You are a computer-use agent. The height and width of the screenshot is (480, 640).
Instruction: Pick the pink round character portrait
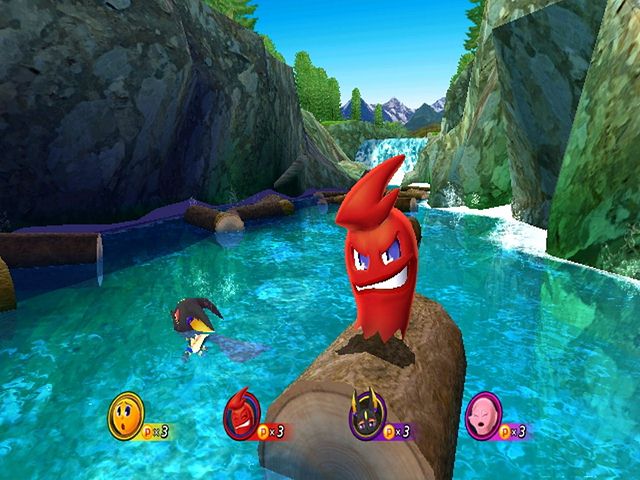pos(484,414)
